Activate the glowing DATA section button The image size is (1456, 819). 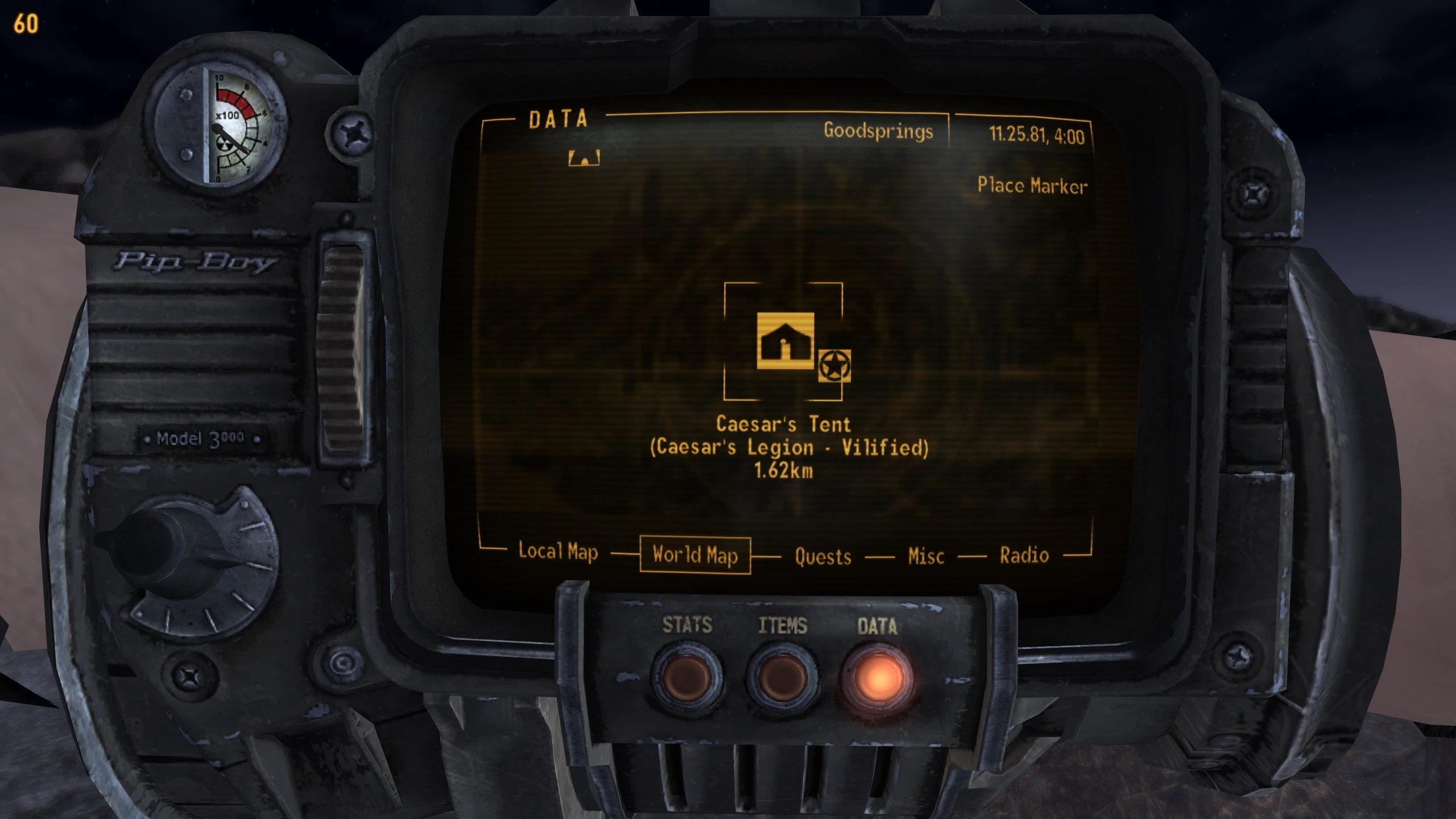(878, 678)
